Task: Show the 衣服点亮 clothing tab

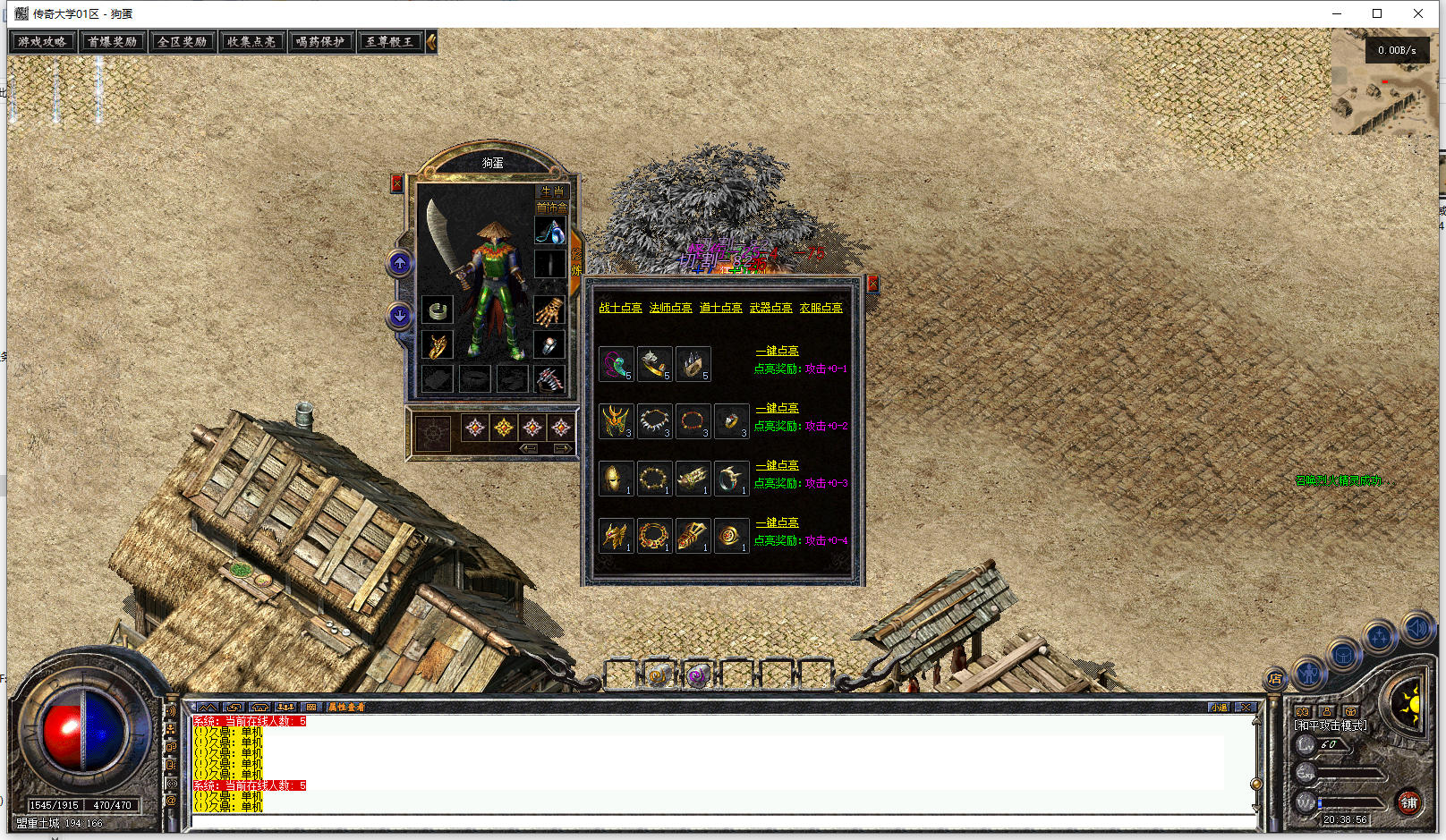Action: (821, 308)
